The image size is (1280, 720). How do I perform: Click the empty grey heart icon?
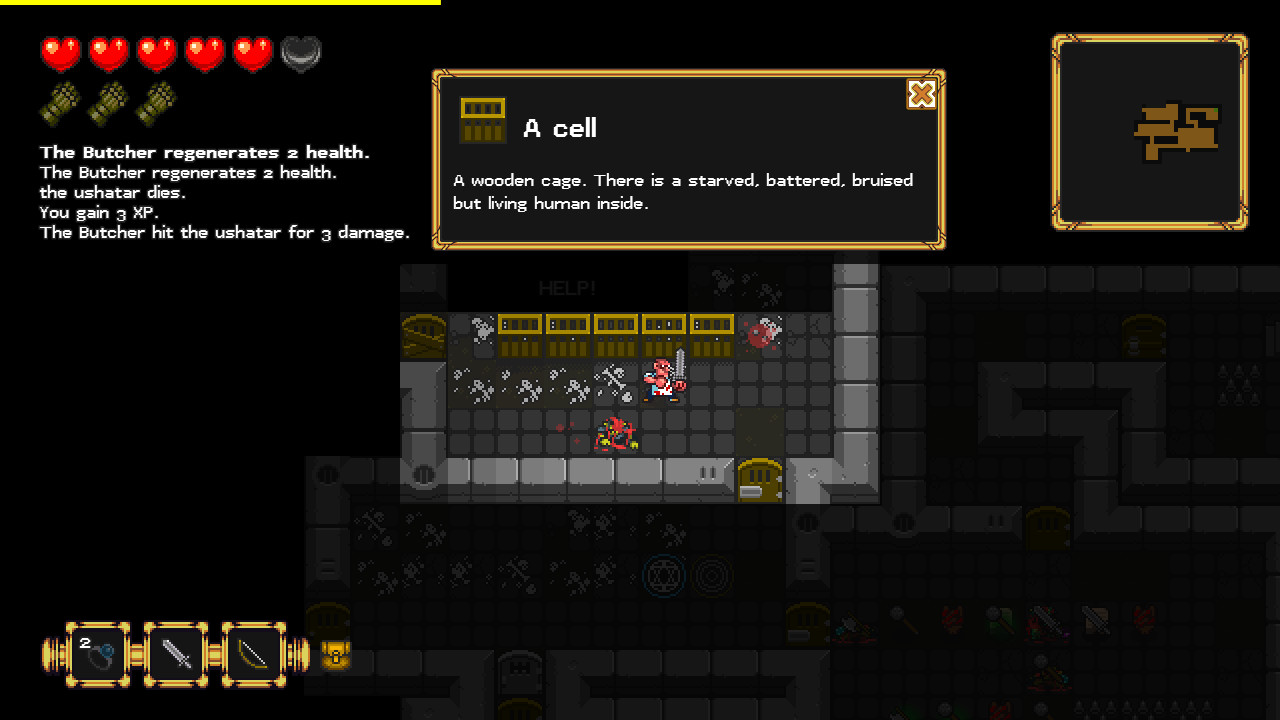(300, 52)
